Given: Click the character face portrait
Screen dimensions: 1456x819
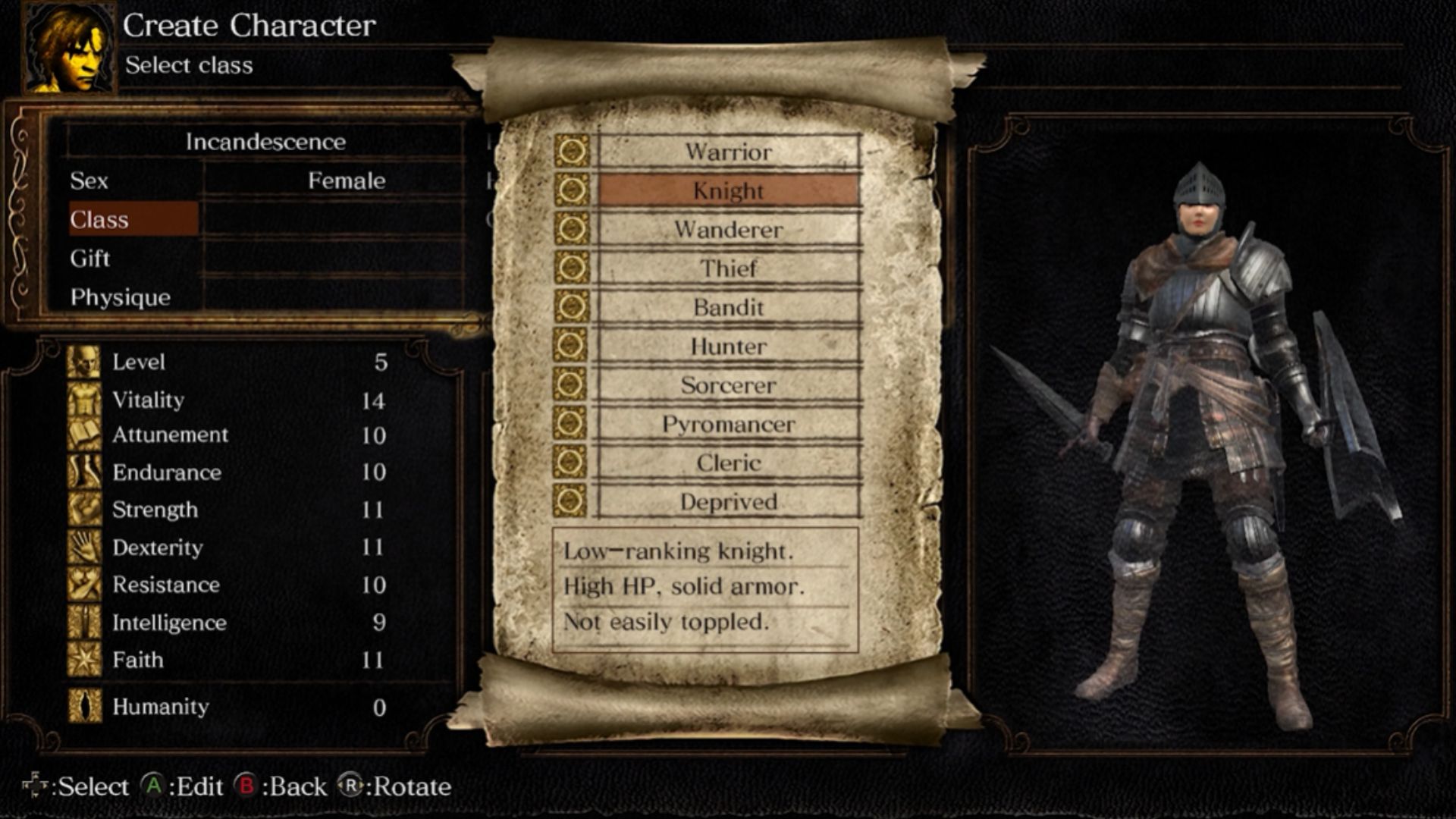Looking at the screenshot, I should click(70, 49).
